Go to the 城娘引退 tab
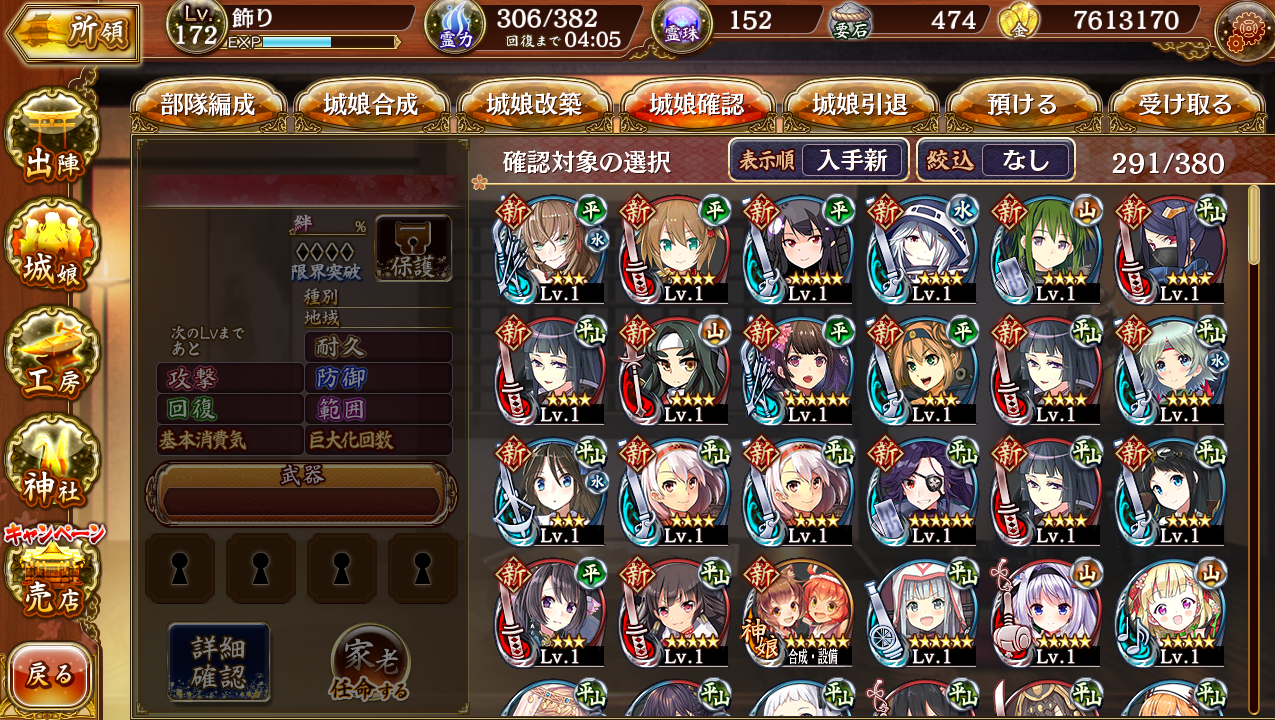Viewport: 1275px width, 720px height. click(x=860, y=105)
